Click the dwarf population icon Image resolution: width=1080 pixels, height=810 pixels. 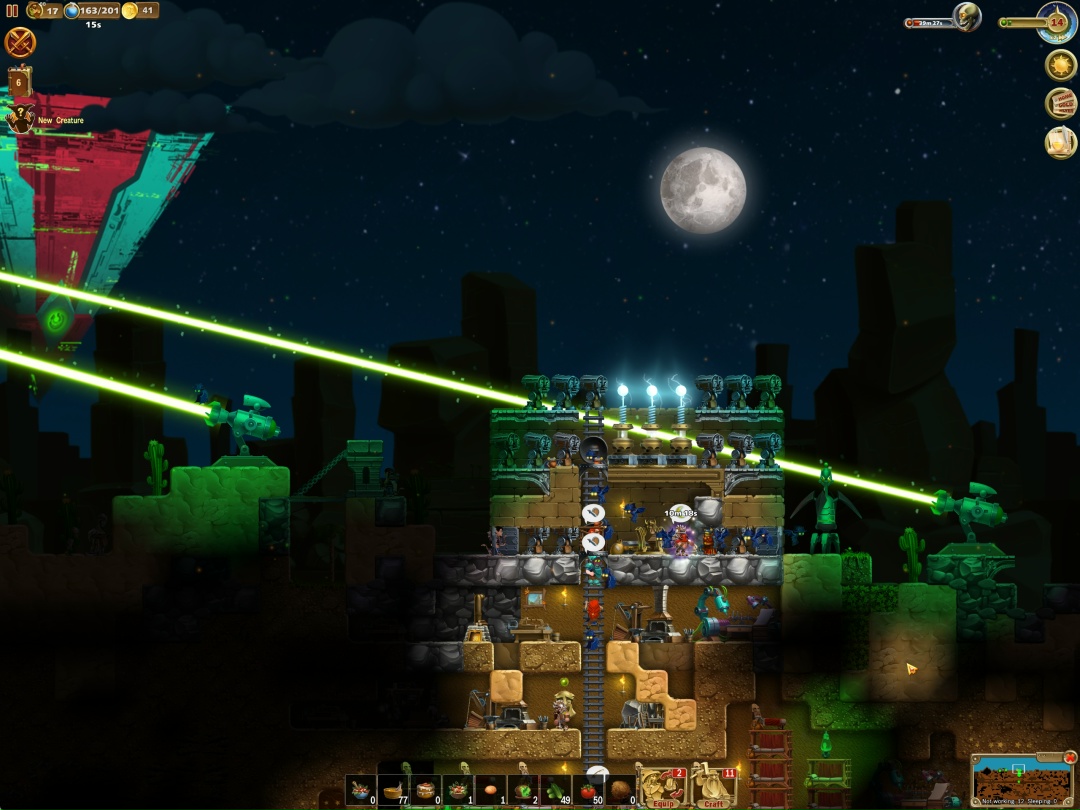click(x=35, y=11)
